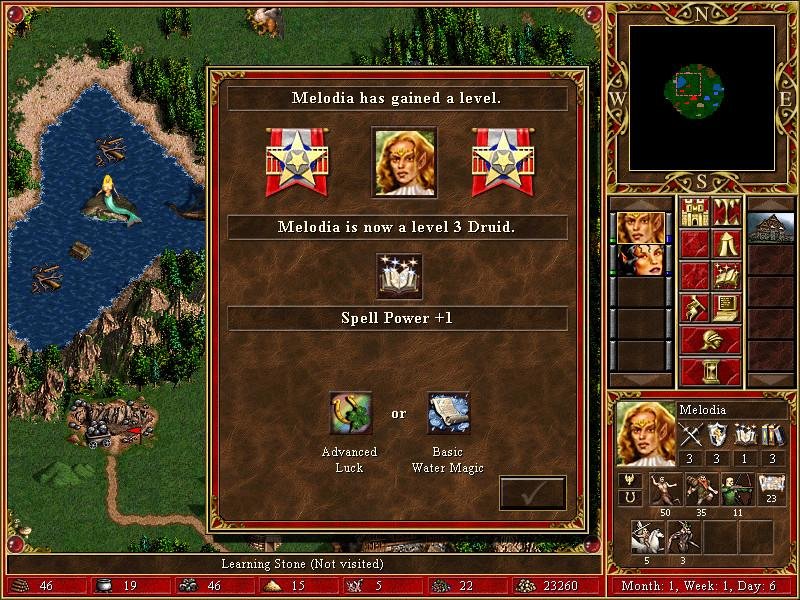The image size is (800, 600).
Task: Confirm the level-up with the checkmark button
Action: (532, 493)
